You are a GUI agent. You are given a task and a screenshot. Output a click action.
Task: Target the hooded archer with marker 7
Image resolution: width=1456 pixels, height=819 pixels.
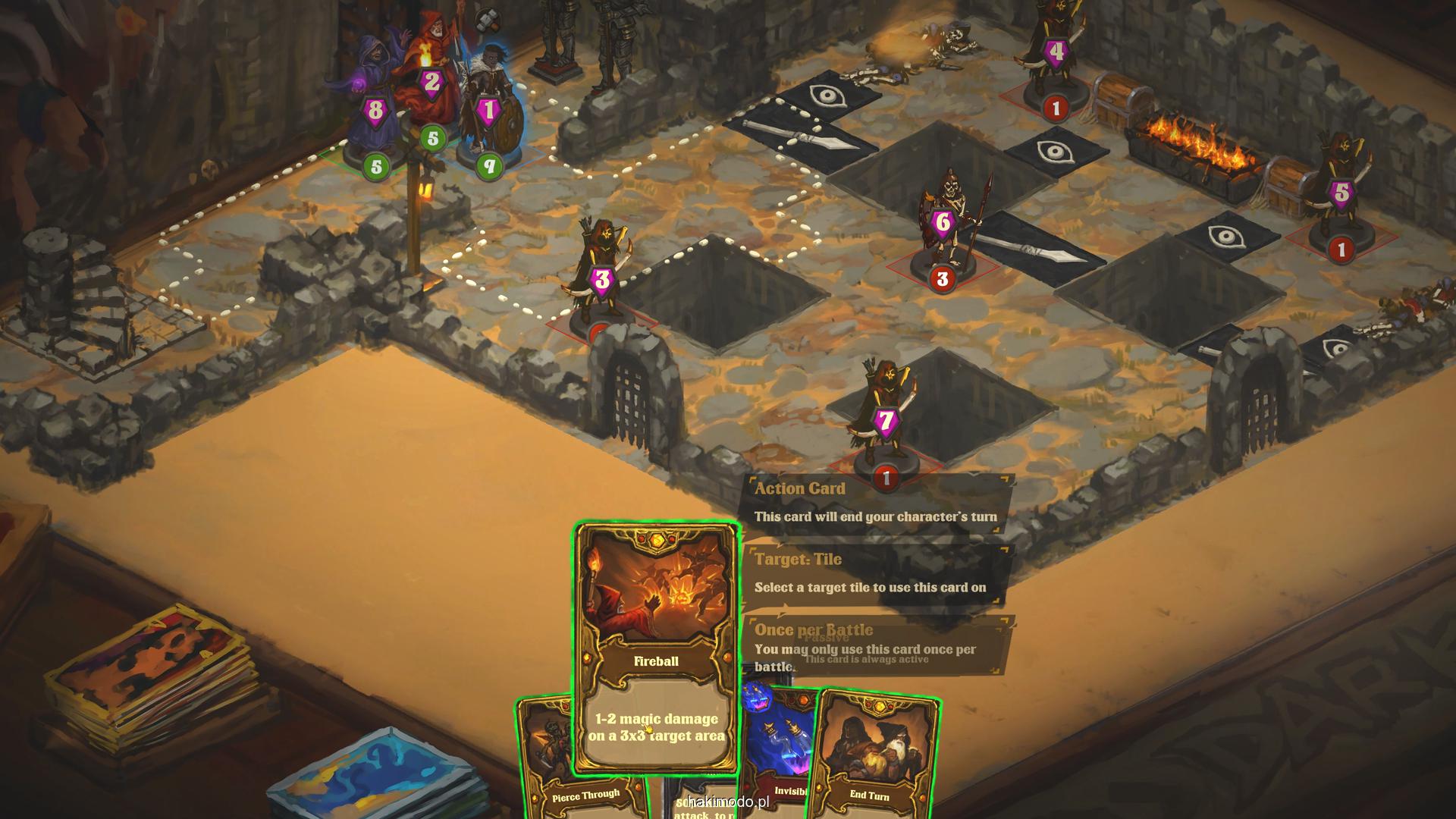coord(885,417)
